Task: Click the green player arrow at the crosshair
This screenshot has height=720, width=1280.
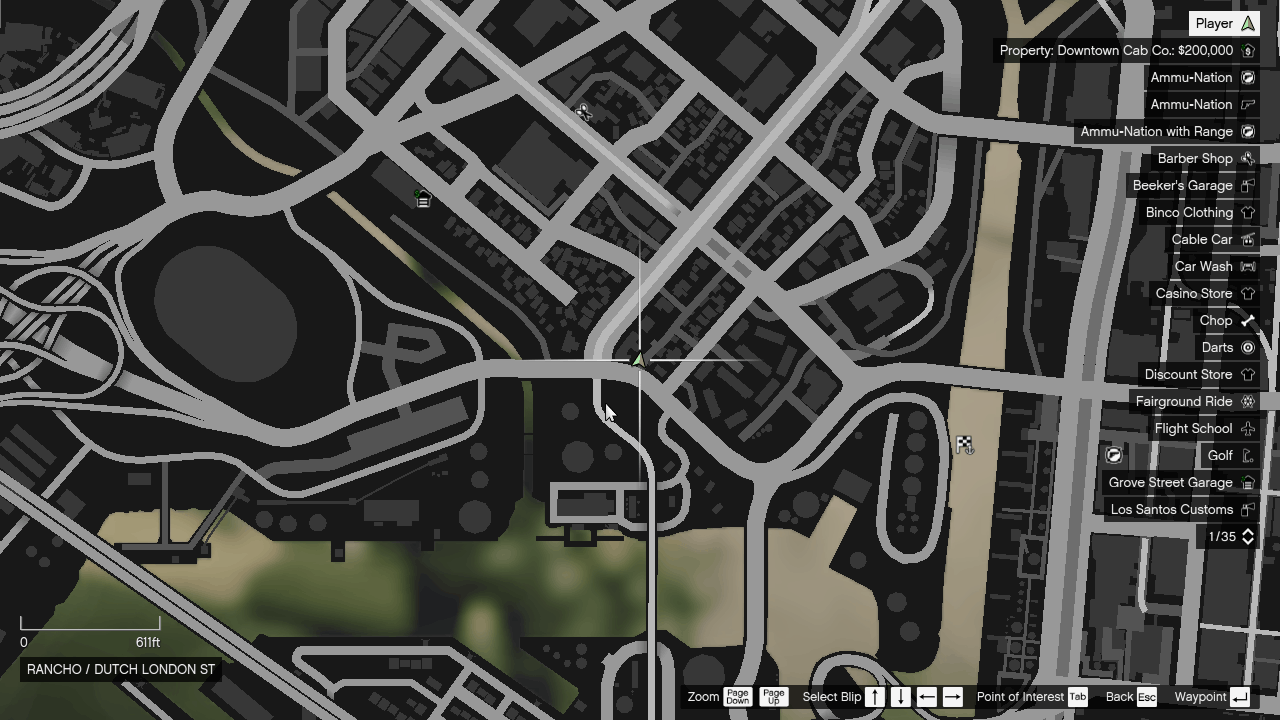Action: pos(639,361)
